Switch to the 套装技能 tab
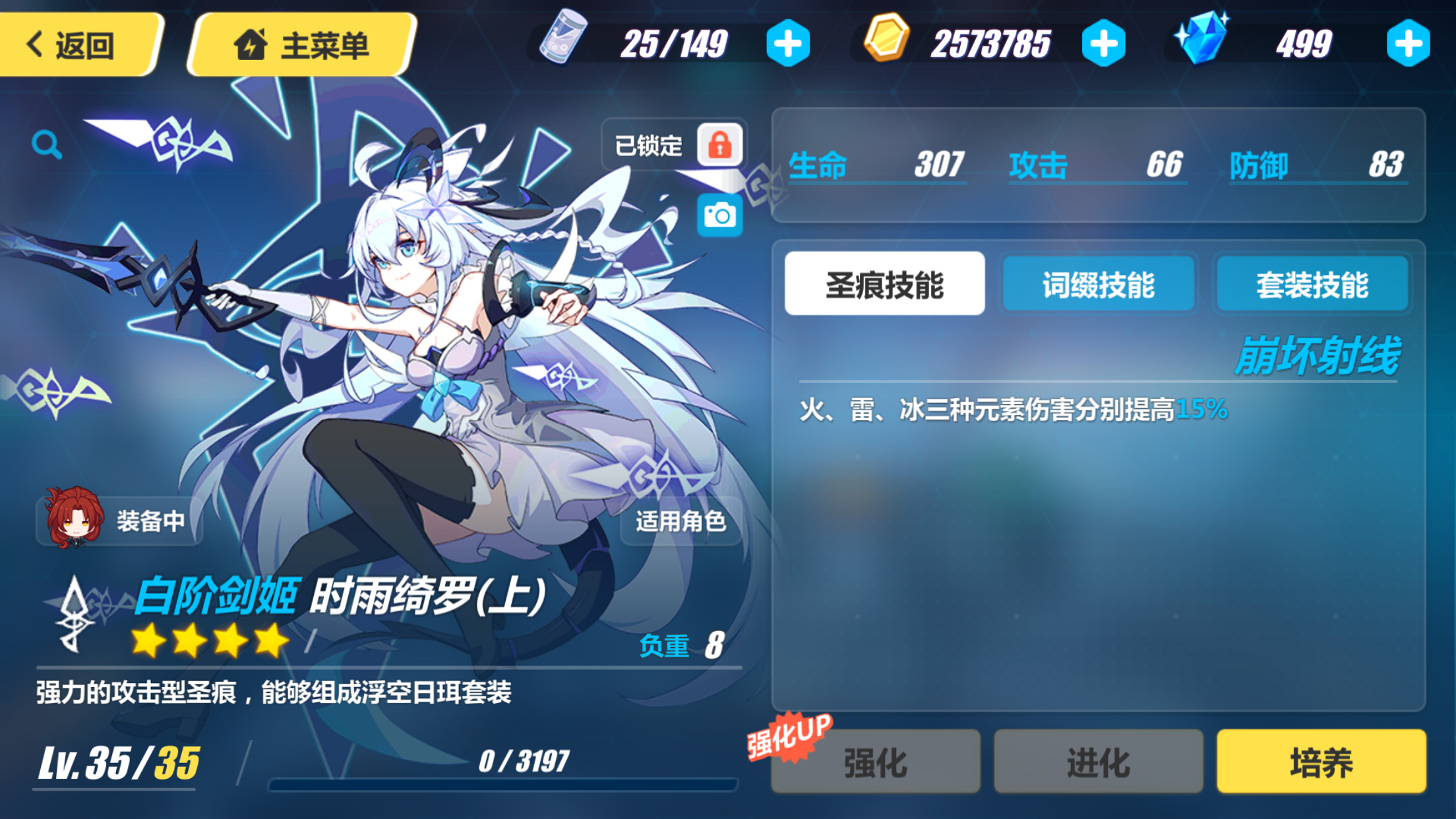This screenshot has width=1456, height=819. coord(1312,283)
